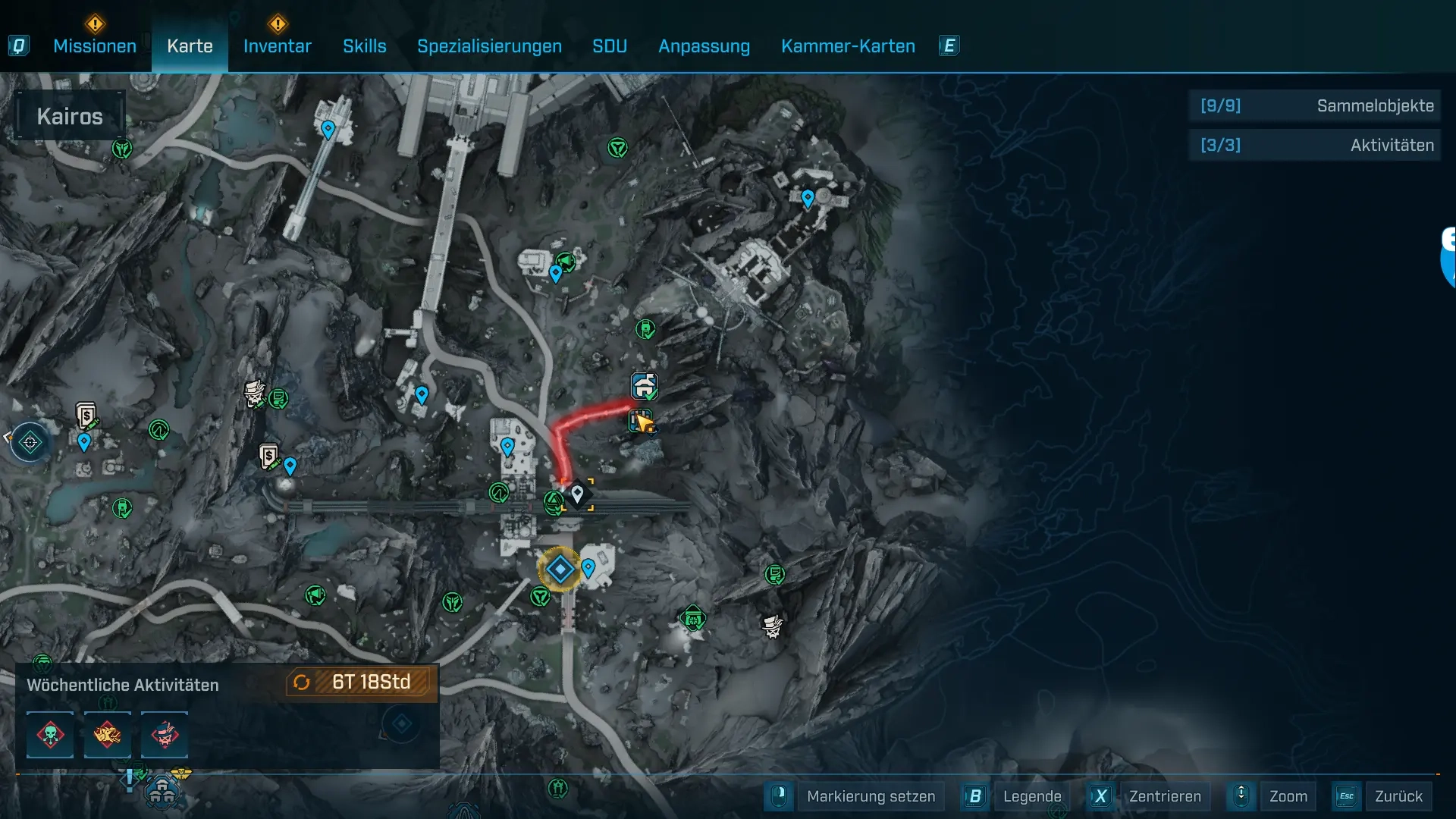Select the Karte tab
This screenshot has width=1456, height=819.
(x=190, y=46)
